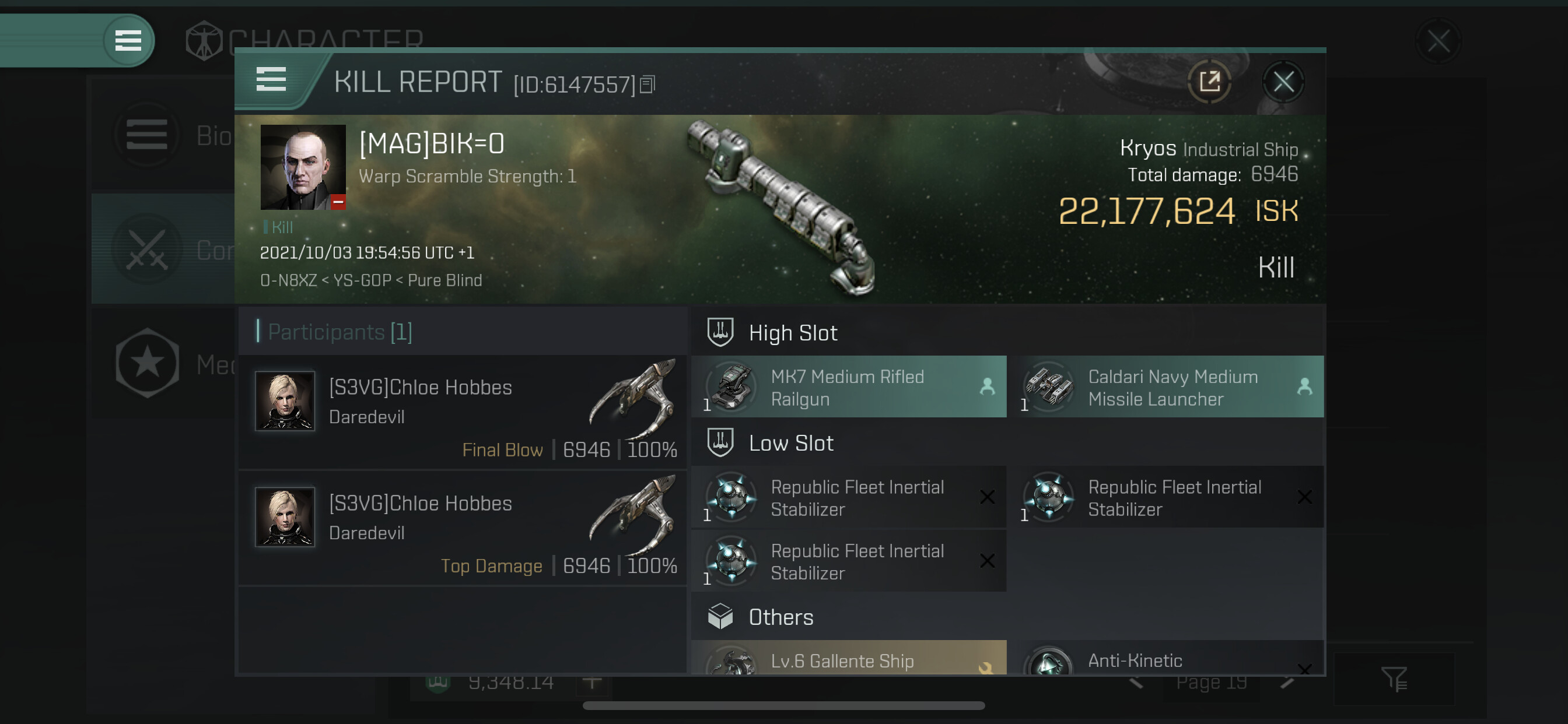1568x724 pixels.
Task: Open the Kill Report hamburger menu
Action: pyautogui.click(x=271, y=80)
